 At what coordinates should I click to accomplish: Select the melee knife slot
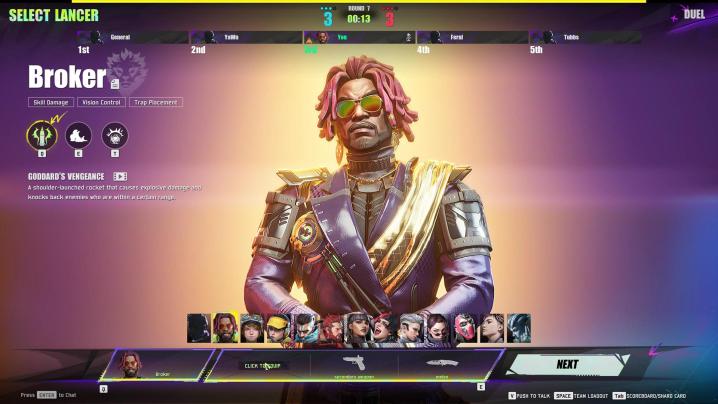click(x=442, y=365)
